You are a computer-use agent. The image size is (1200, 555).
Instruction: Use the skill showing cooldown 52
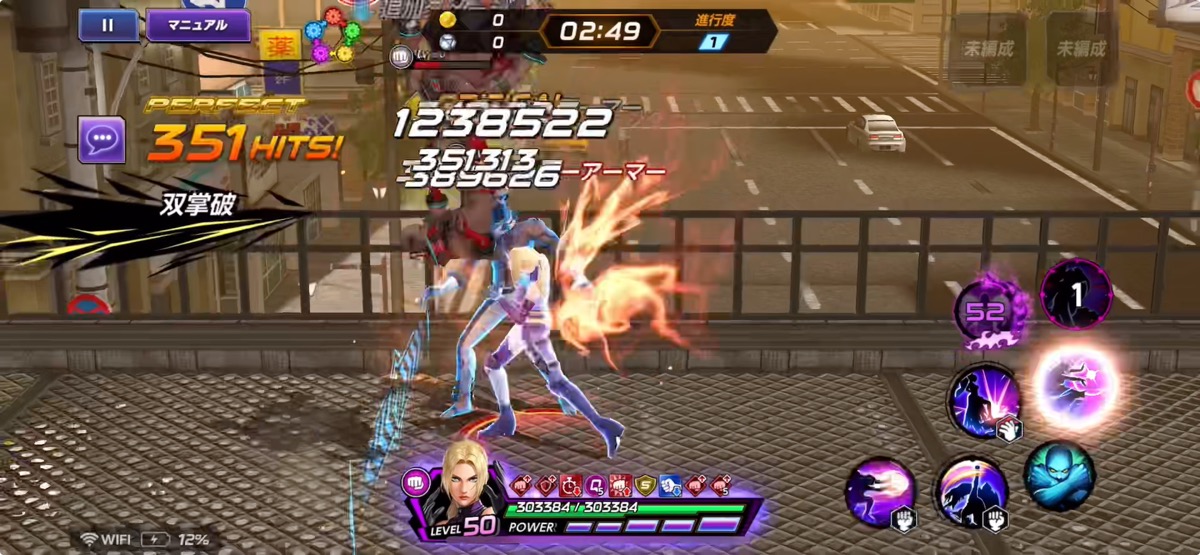point(985,310)
